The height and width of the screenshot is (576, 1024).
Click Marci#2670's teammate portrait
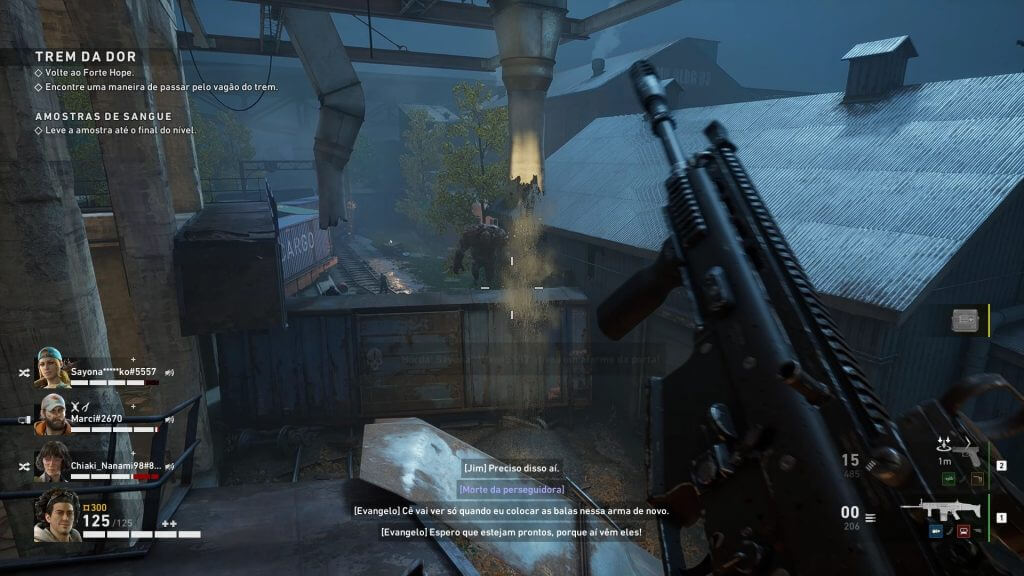[54, 415]
